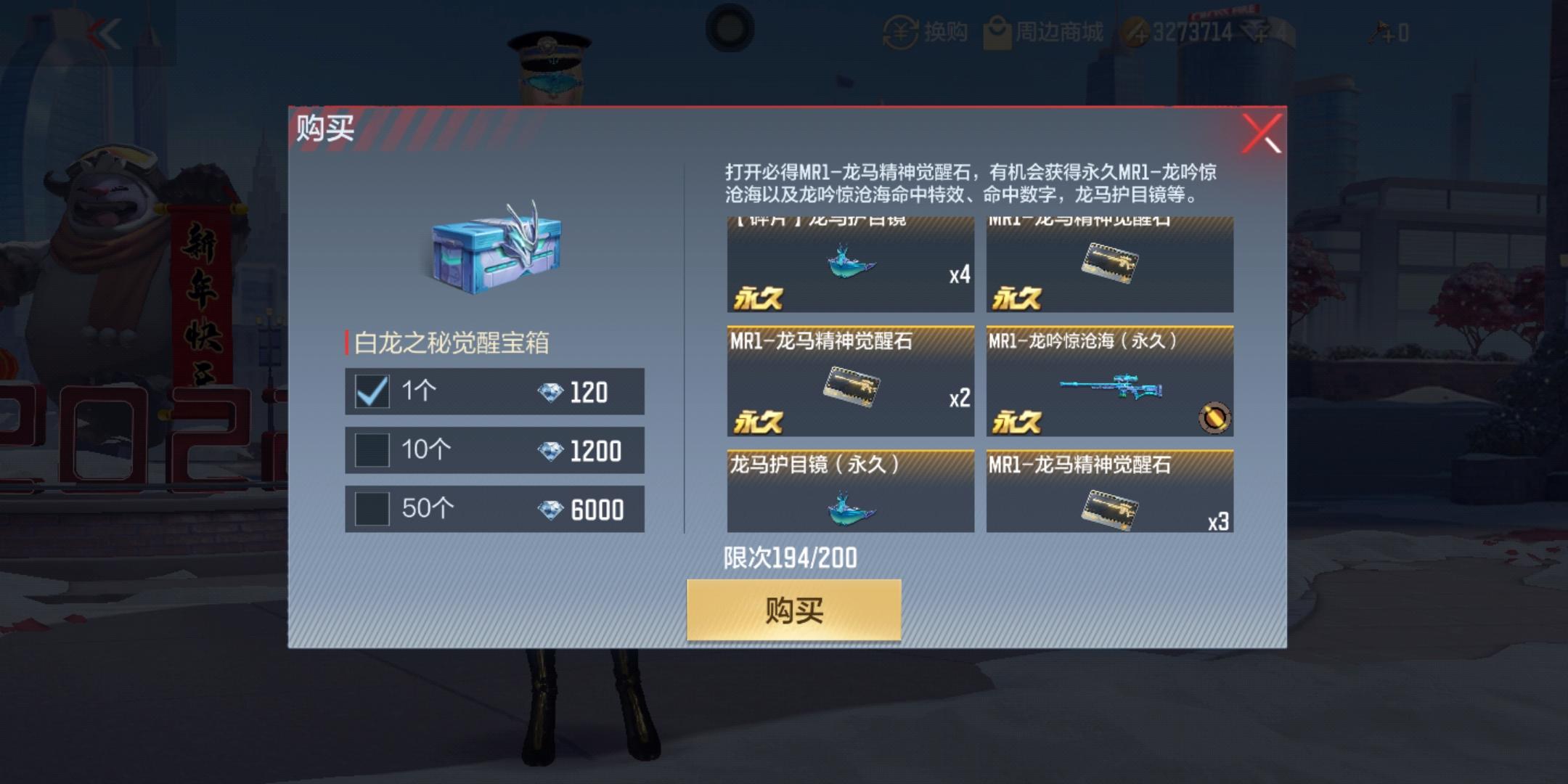Click the gold diamond currency icon

tap(1138, 30)
